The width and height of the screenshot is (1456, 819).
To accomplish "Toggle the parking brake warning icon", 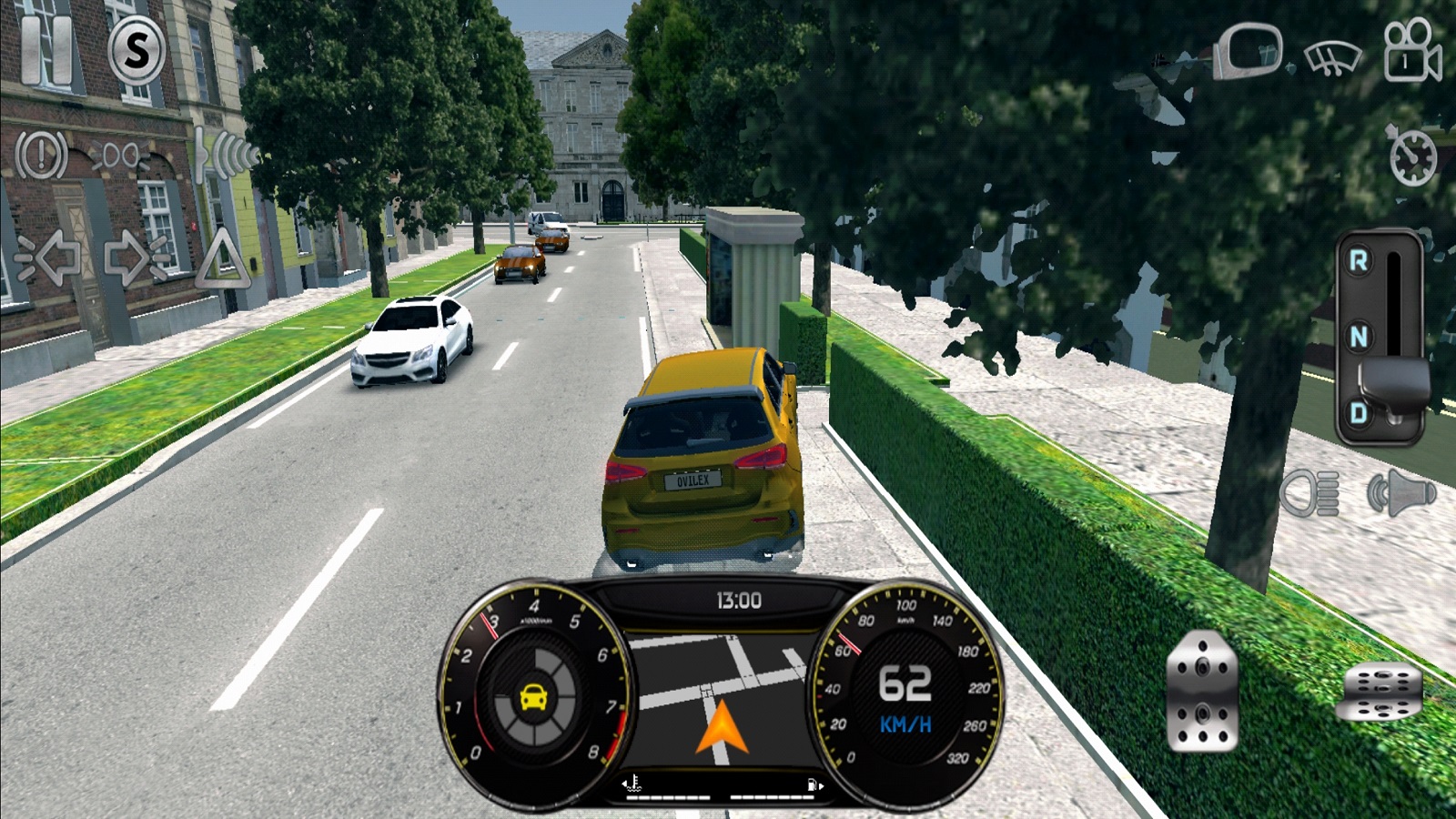I will tap(41, 155).
